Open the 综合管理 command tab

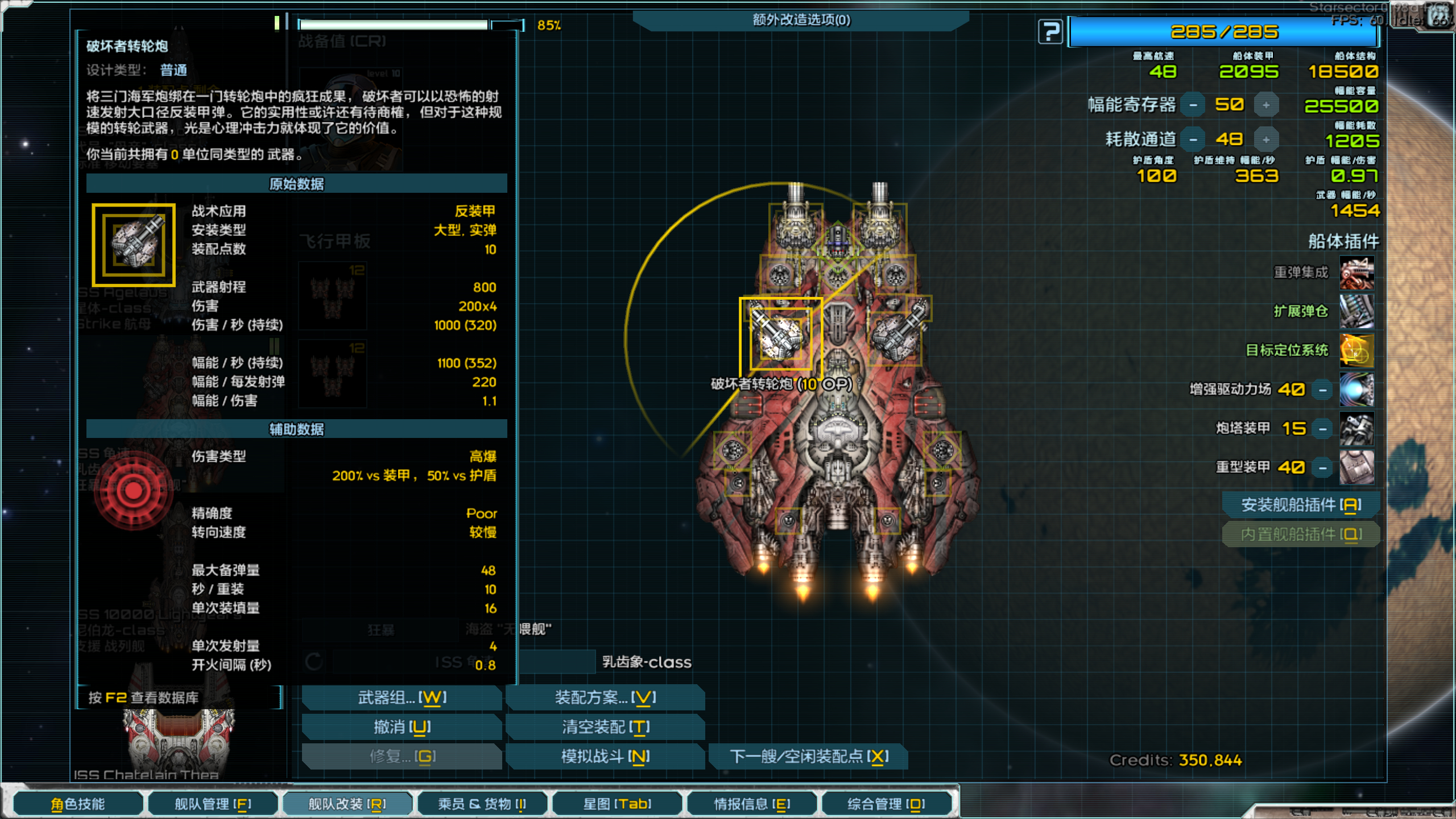click(x=886, y=804)
